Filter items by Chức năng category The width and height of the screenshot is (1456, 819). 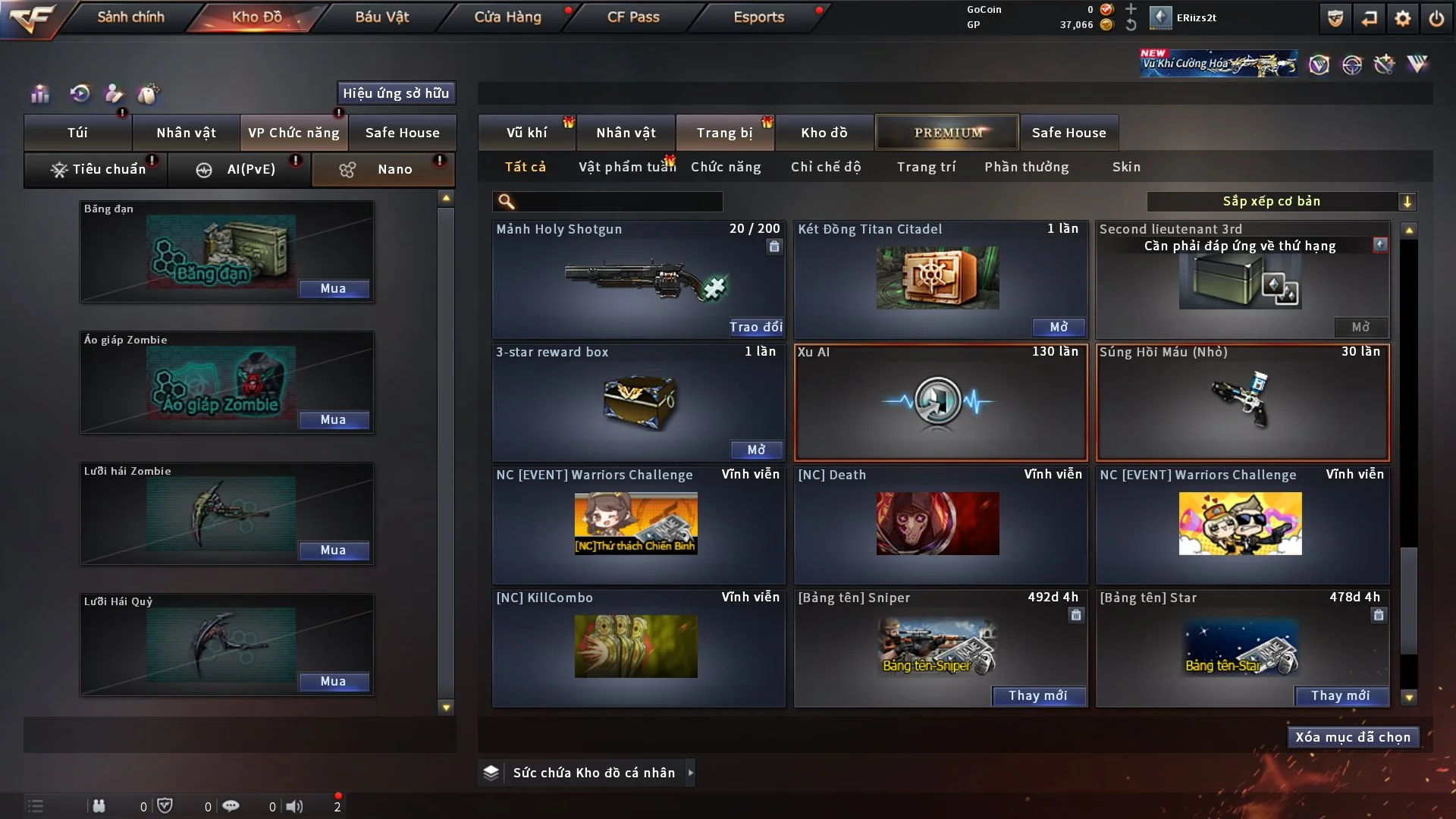click(726, 167)
